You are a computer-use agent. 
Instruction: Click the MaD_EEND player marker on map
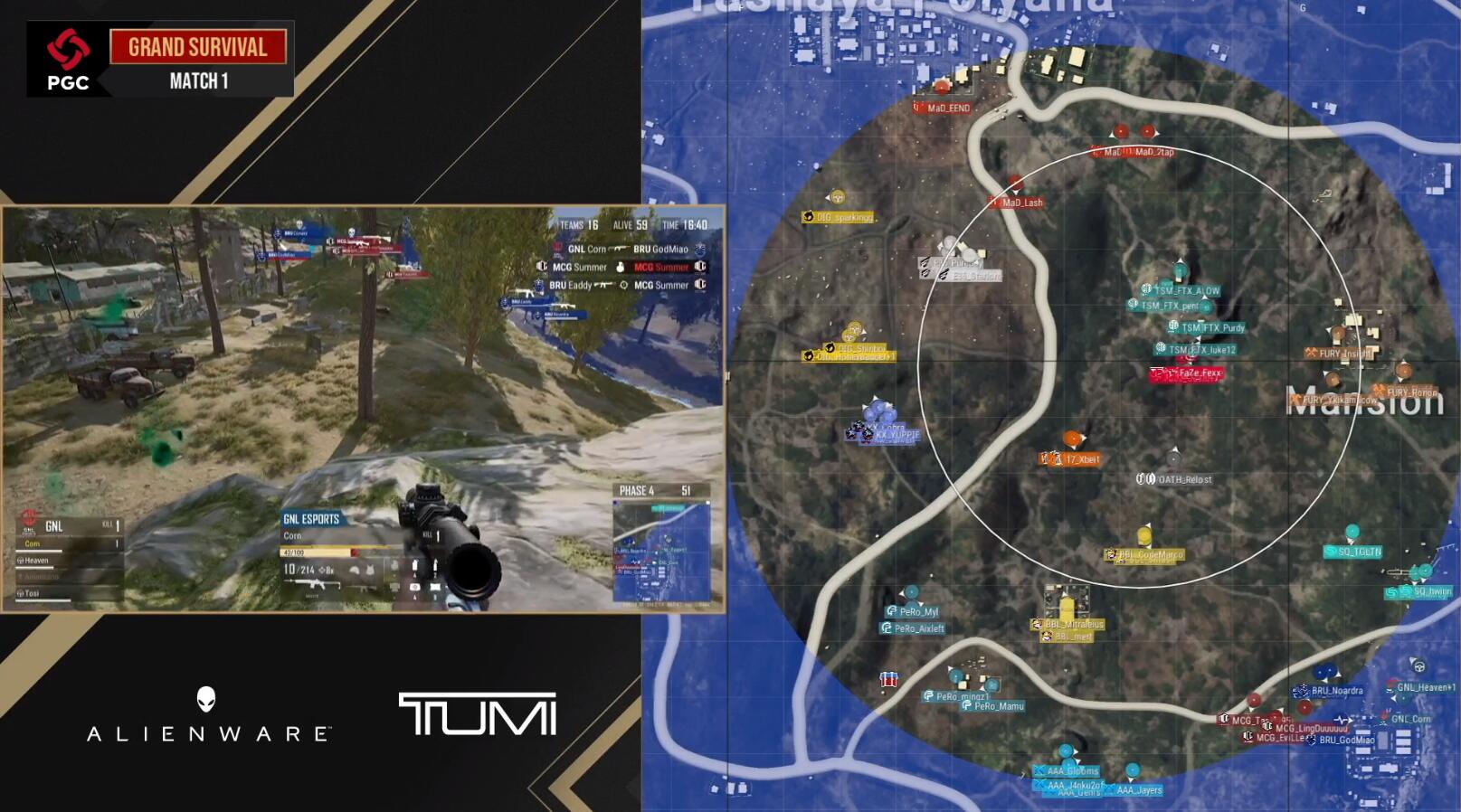click(947, 108)
